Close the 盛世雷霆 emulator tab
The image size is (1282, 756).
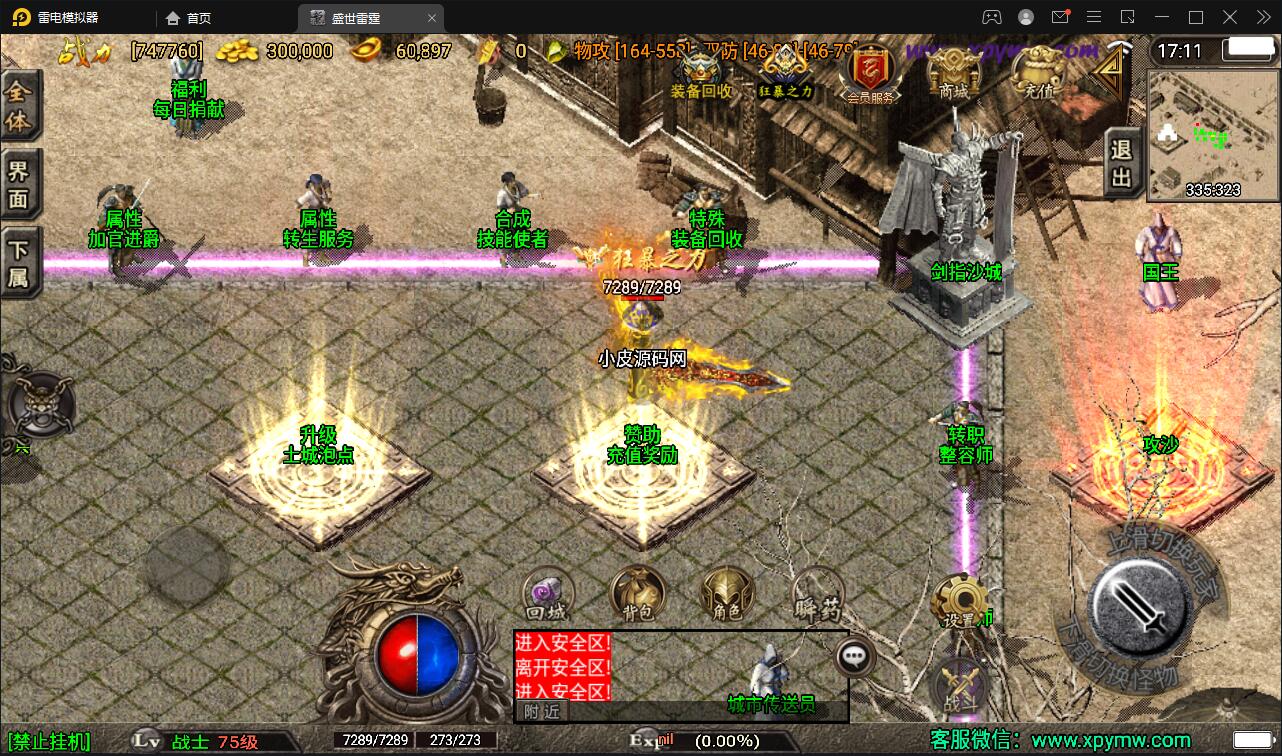[432, 18]
